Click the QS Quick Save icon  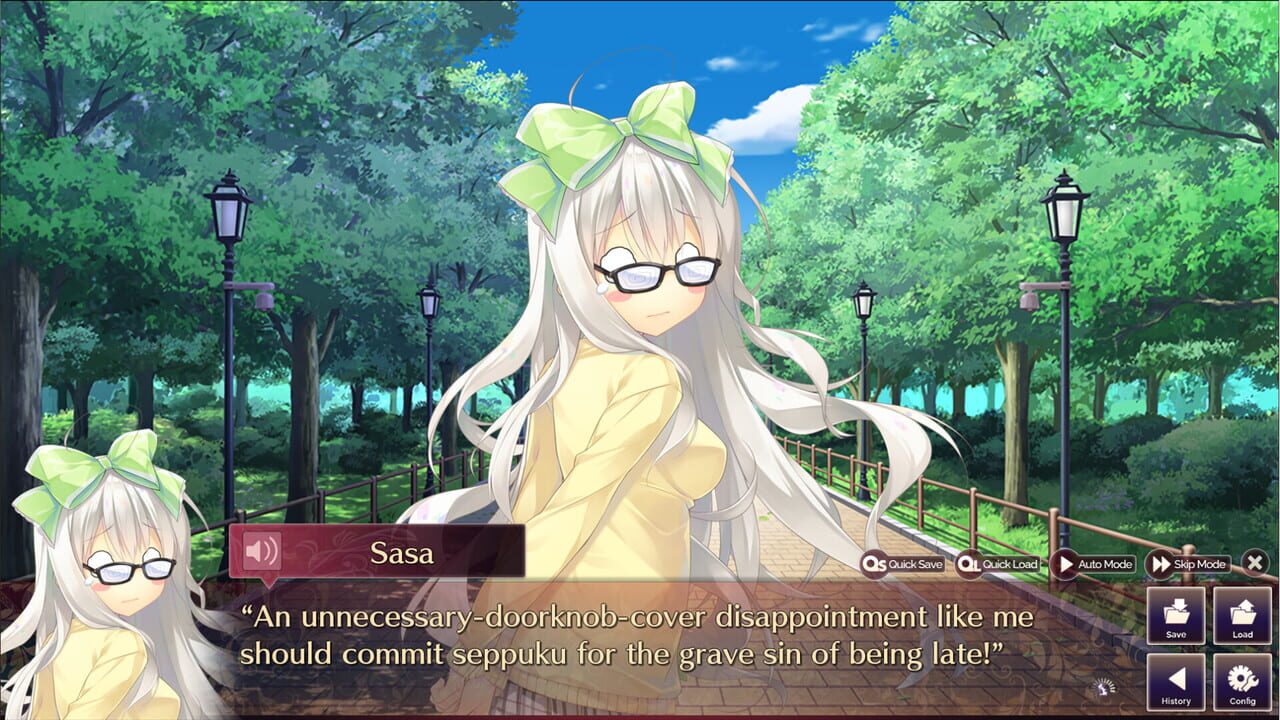875,564
